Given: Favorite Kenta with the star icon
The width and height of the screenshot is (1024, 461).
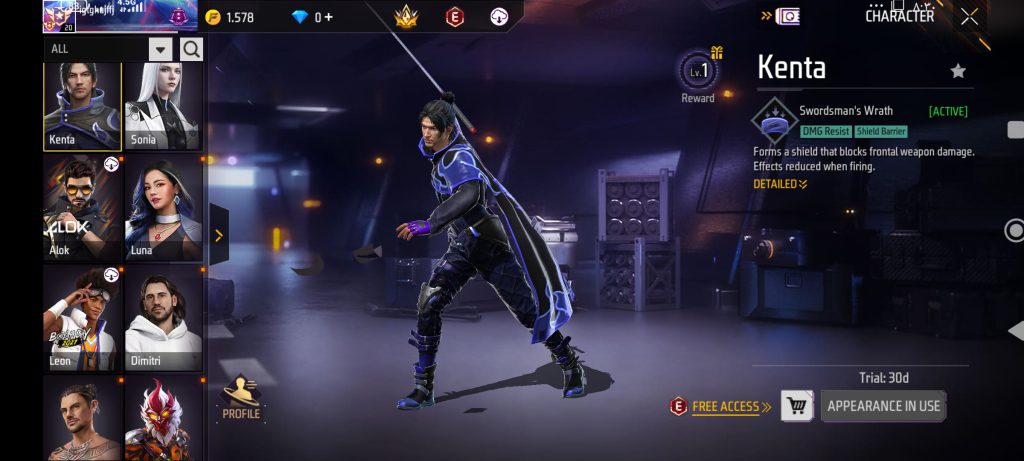Looking at the screenshot, I should pos(958,71).
